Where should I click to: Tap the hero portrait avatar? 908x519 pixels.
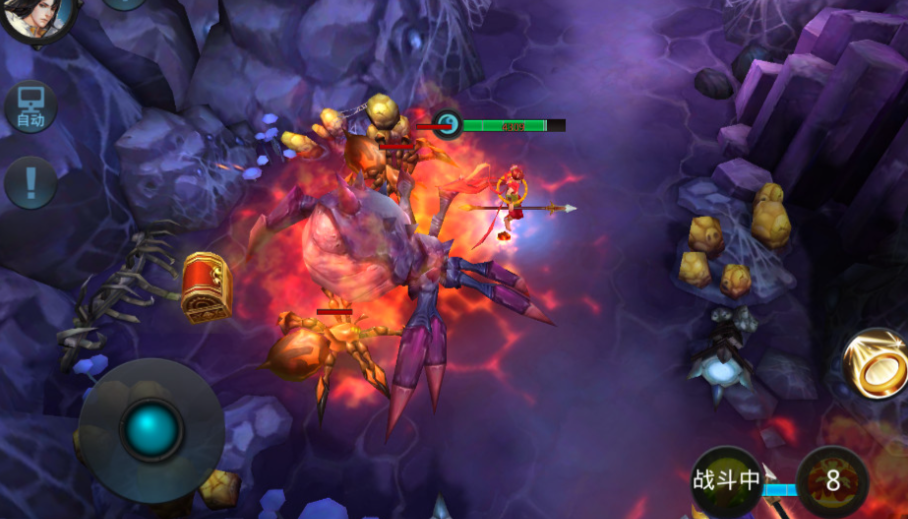37,15
